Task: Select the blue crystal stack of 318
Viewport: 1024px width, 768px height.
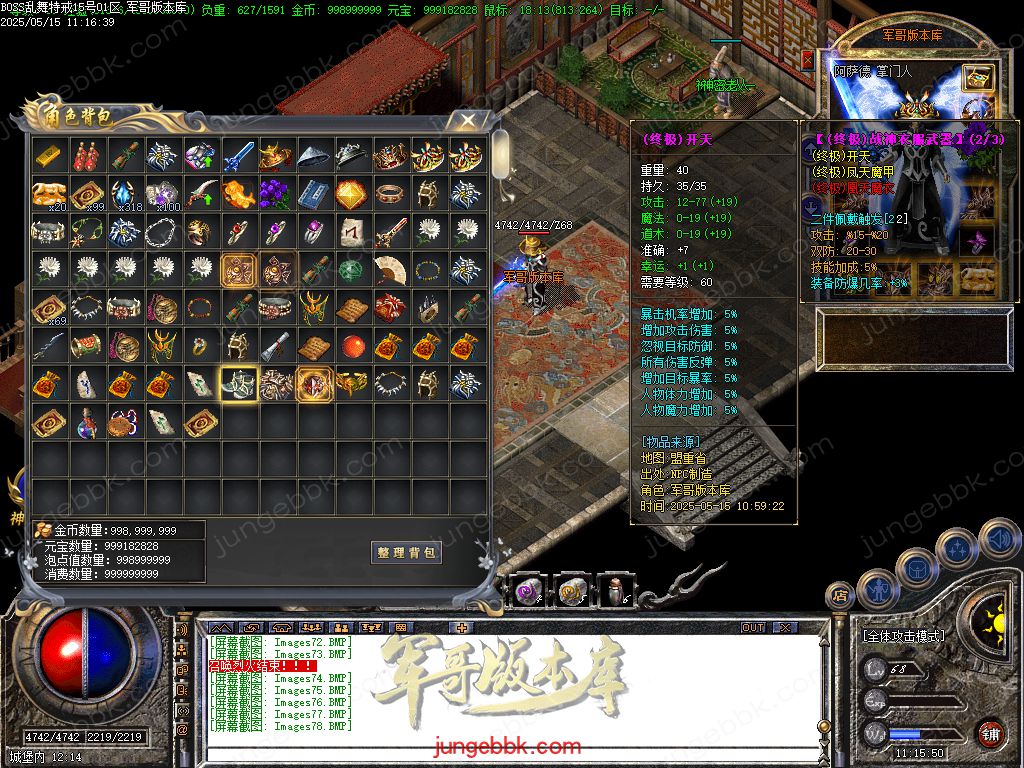Action: point(124,193)
